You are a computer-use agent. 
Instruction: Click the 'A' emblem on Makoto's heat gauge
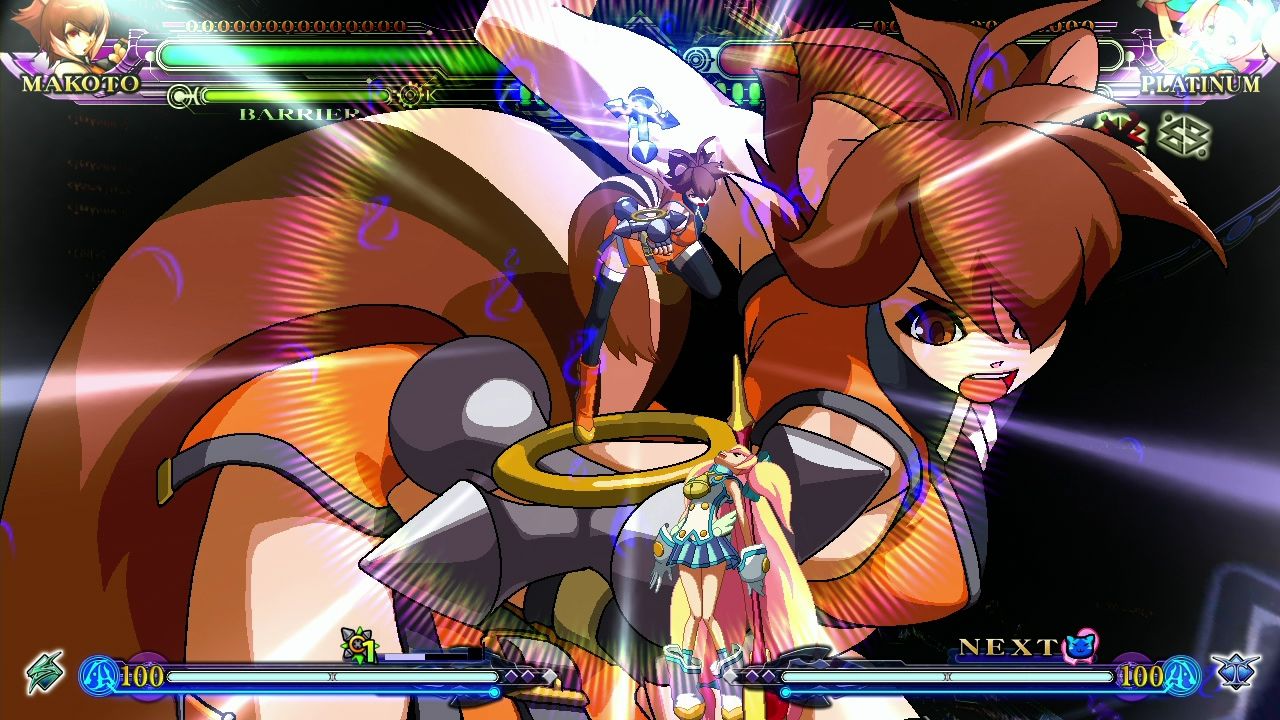[x=98, y=677]
